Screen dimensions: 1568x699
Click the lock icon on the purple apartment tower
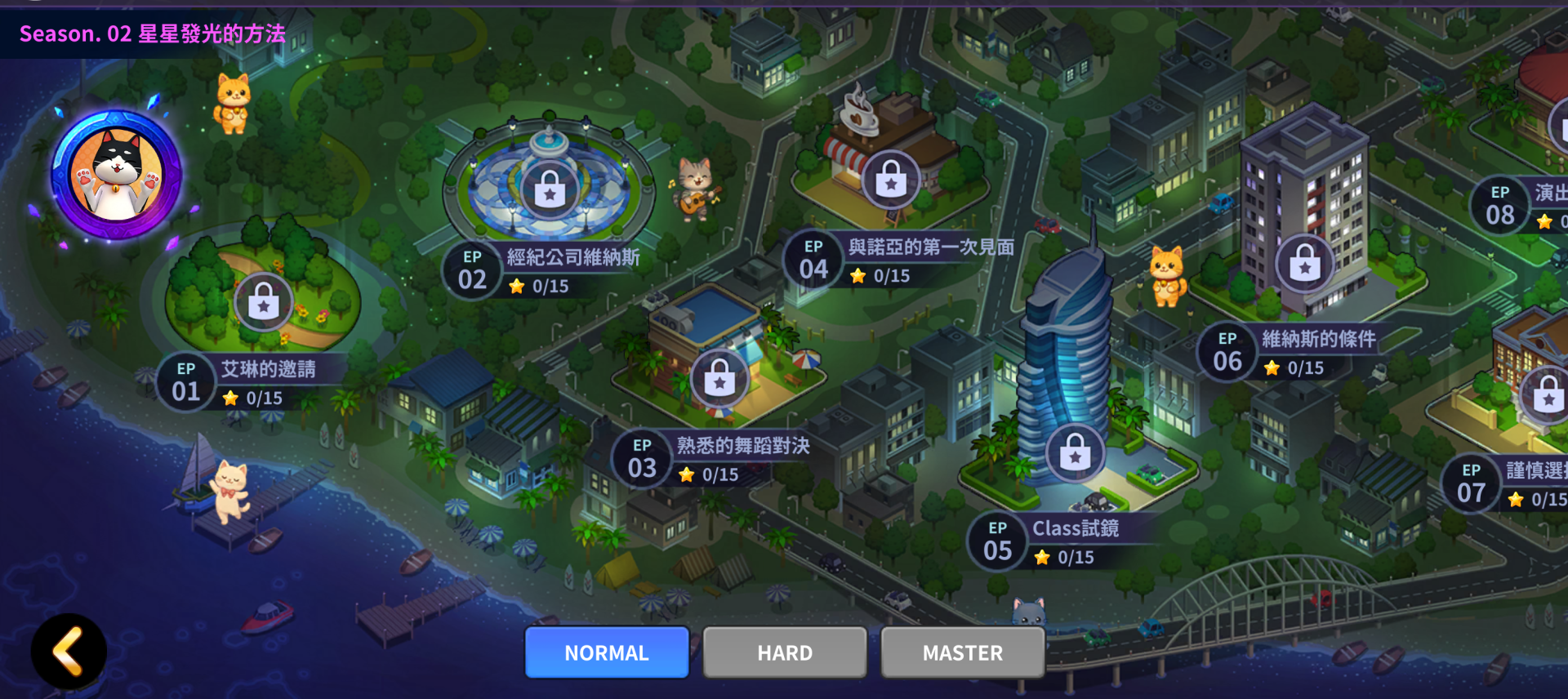[x=1305, y=263]
